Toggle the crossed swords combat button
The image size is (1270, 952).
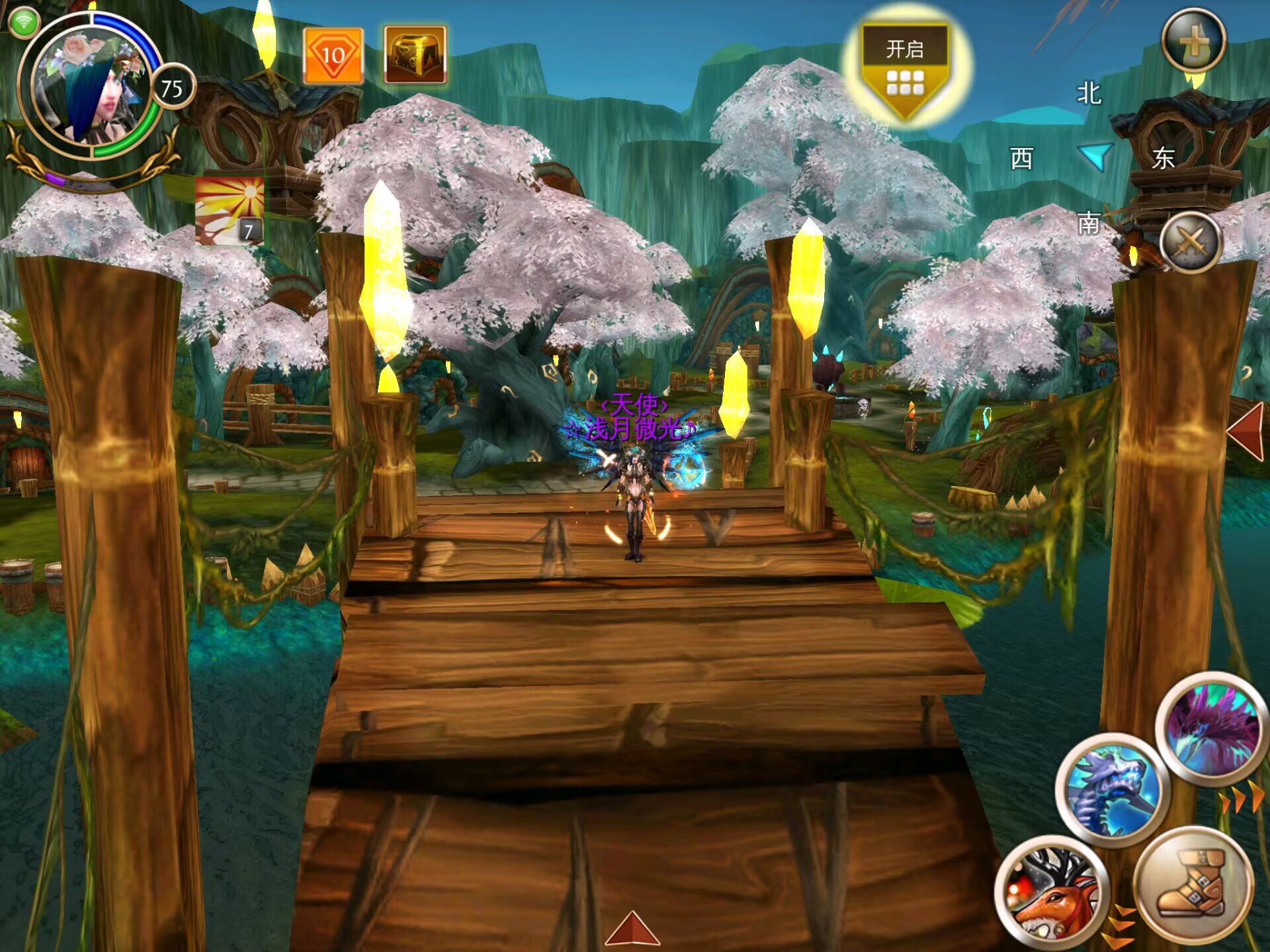click(x=1190, y=243)
